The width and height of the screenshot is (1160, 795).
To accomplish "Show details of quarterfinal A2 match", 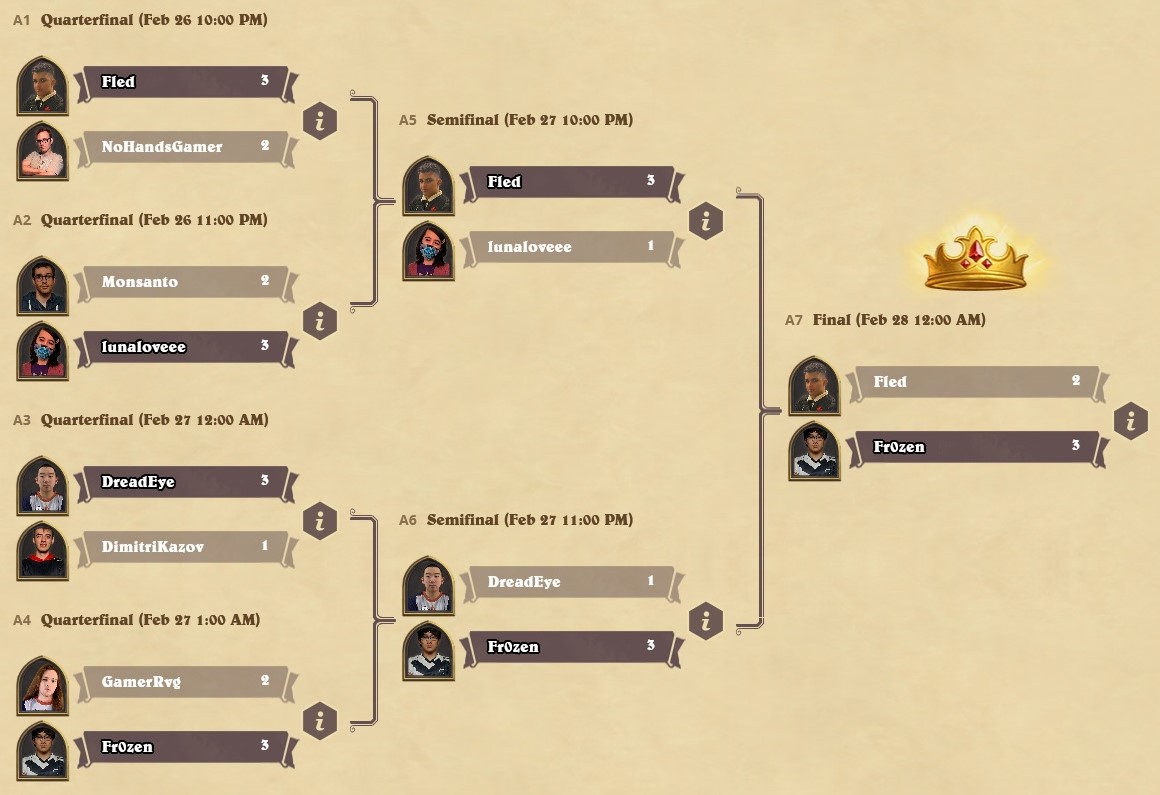I will (x=320, y=321).
